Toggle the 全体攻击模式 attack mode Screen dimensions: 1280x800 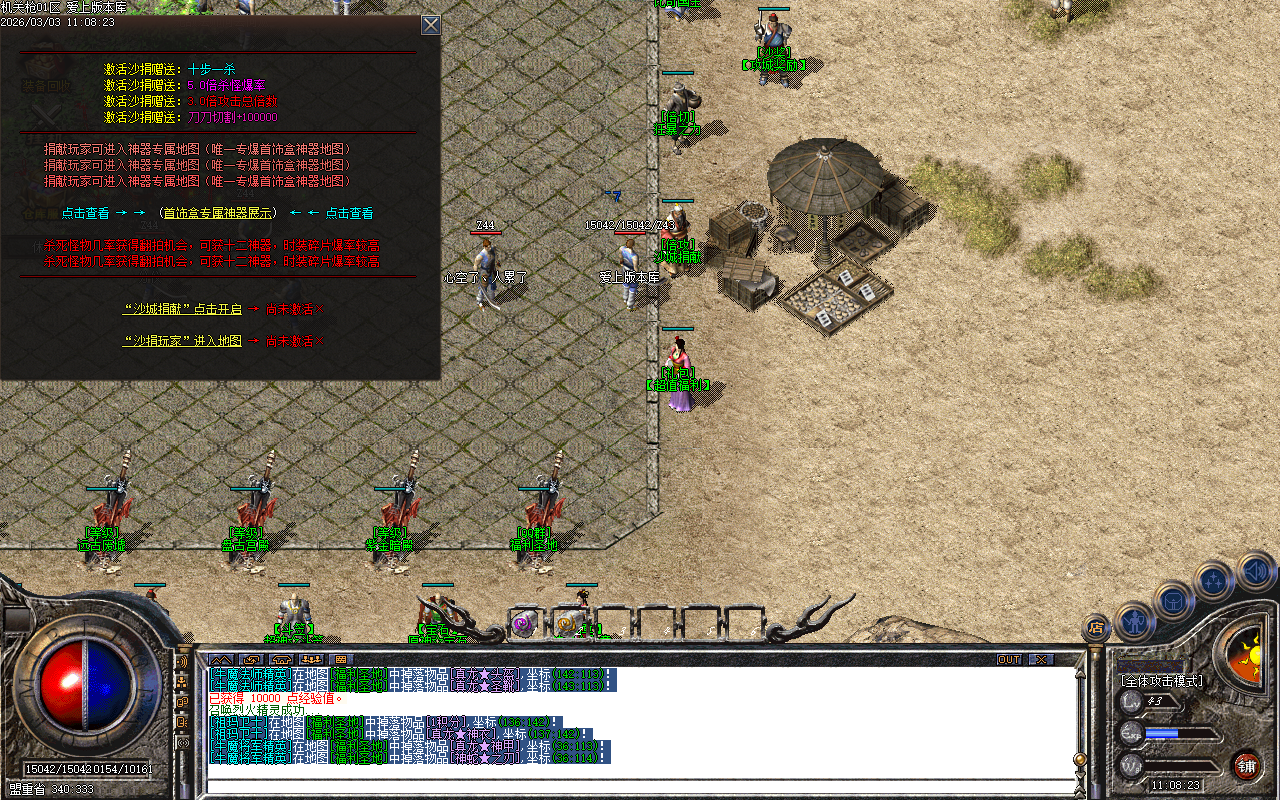coord(1163,681)
